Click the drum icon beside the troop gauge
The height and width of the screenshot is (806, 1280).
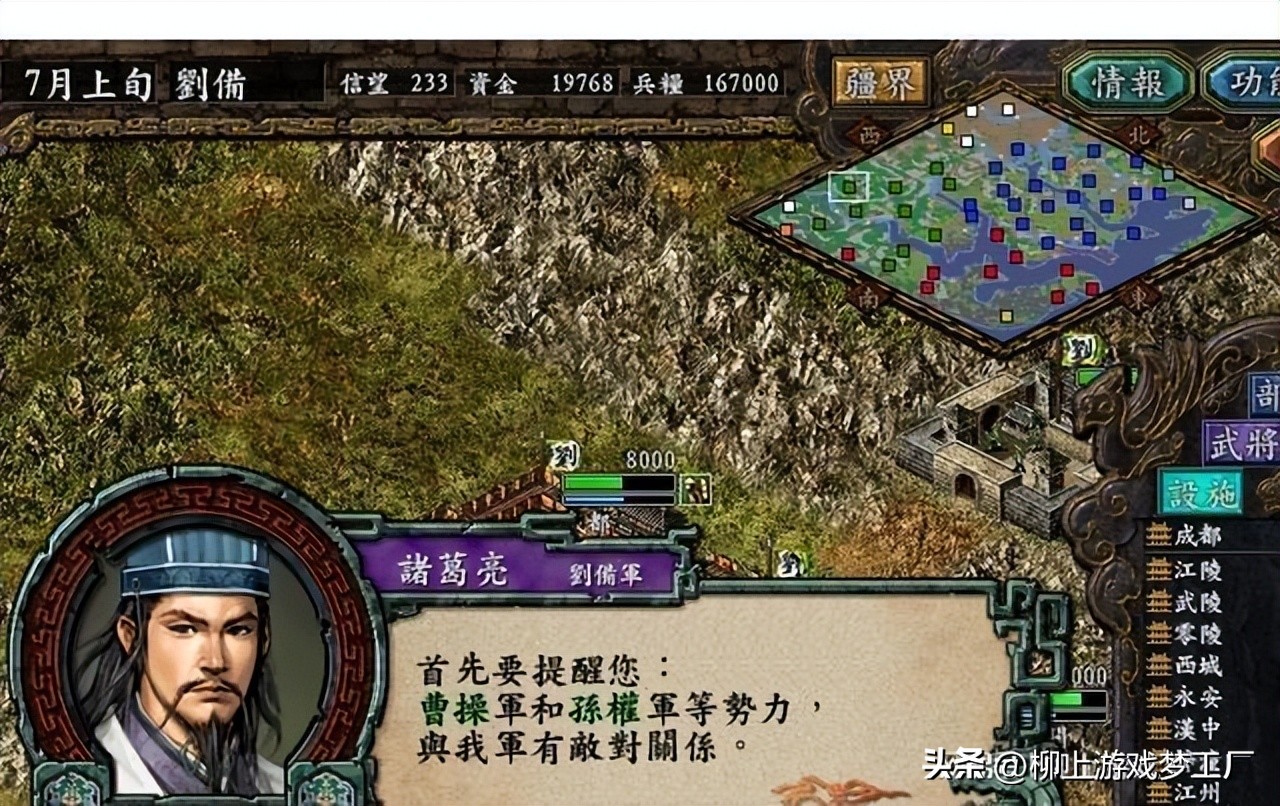click(694, 489)
